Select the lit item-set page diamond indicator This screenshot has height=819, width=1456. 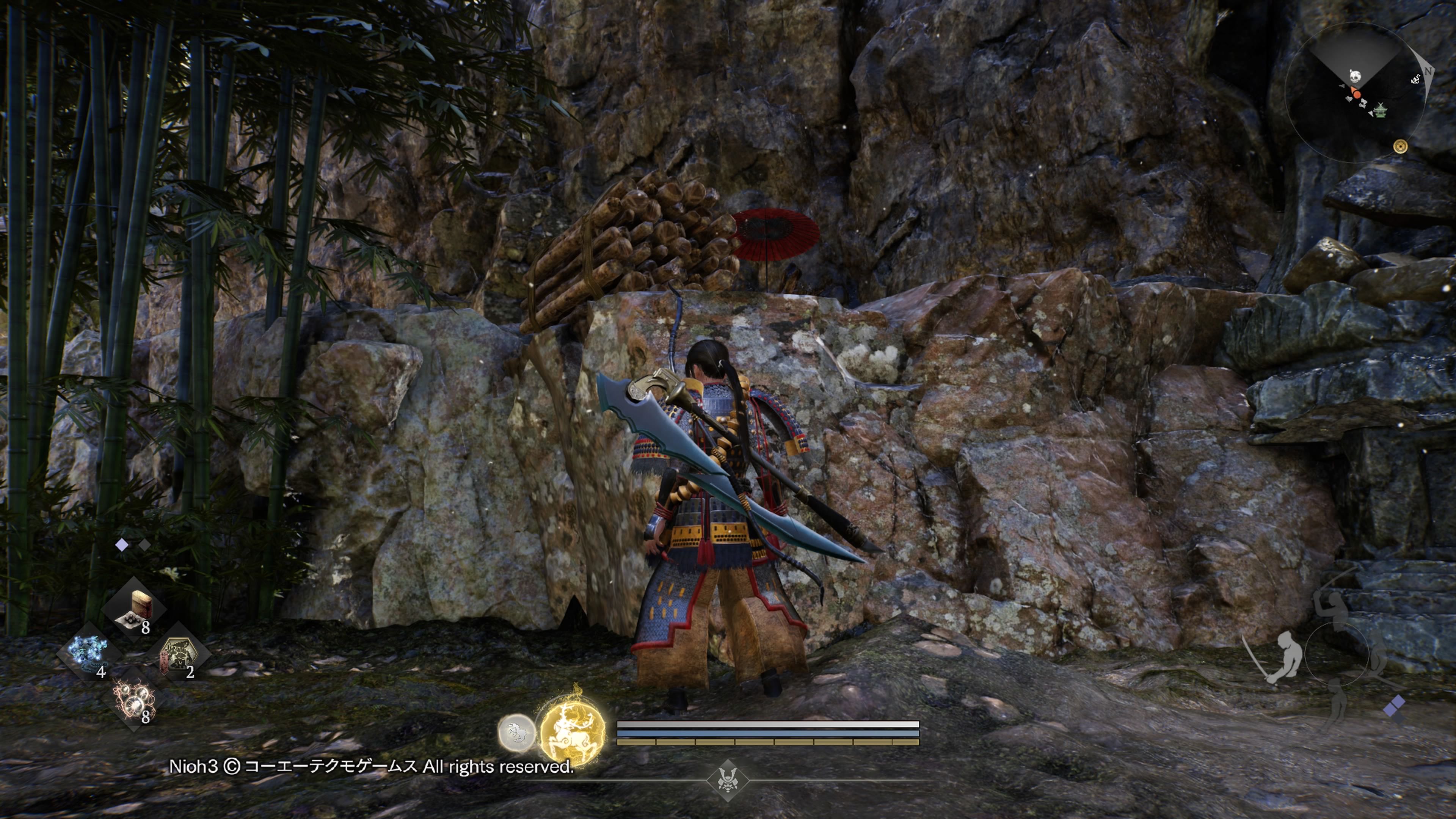[x=121, y=545]
